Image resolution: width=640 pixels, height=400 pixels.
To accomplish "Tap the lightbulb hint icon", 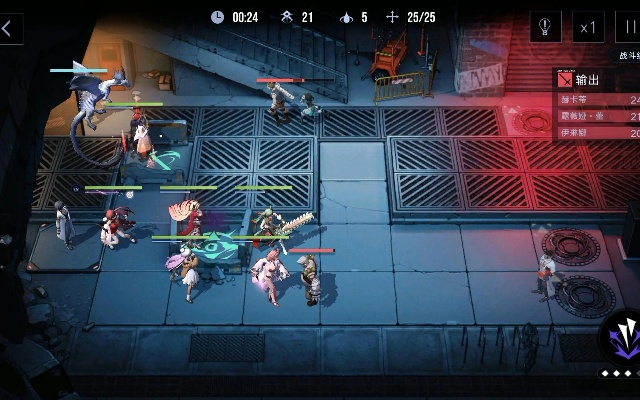I will click(545, 27).
